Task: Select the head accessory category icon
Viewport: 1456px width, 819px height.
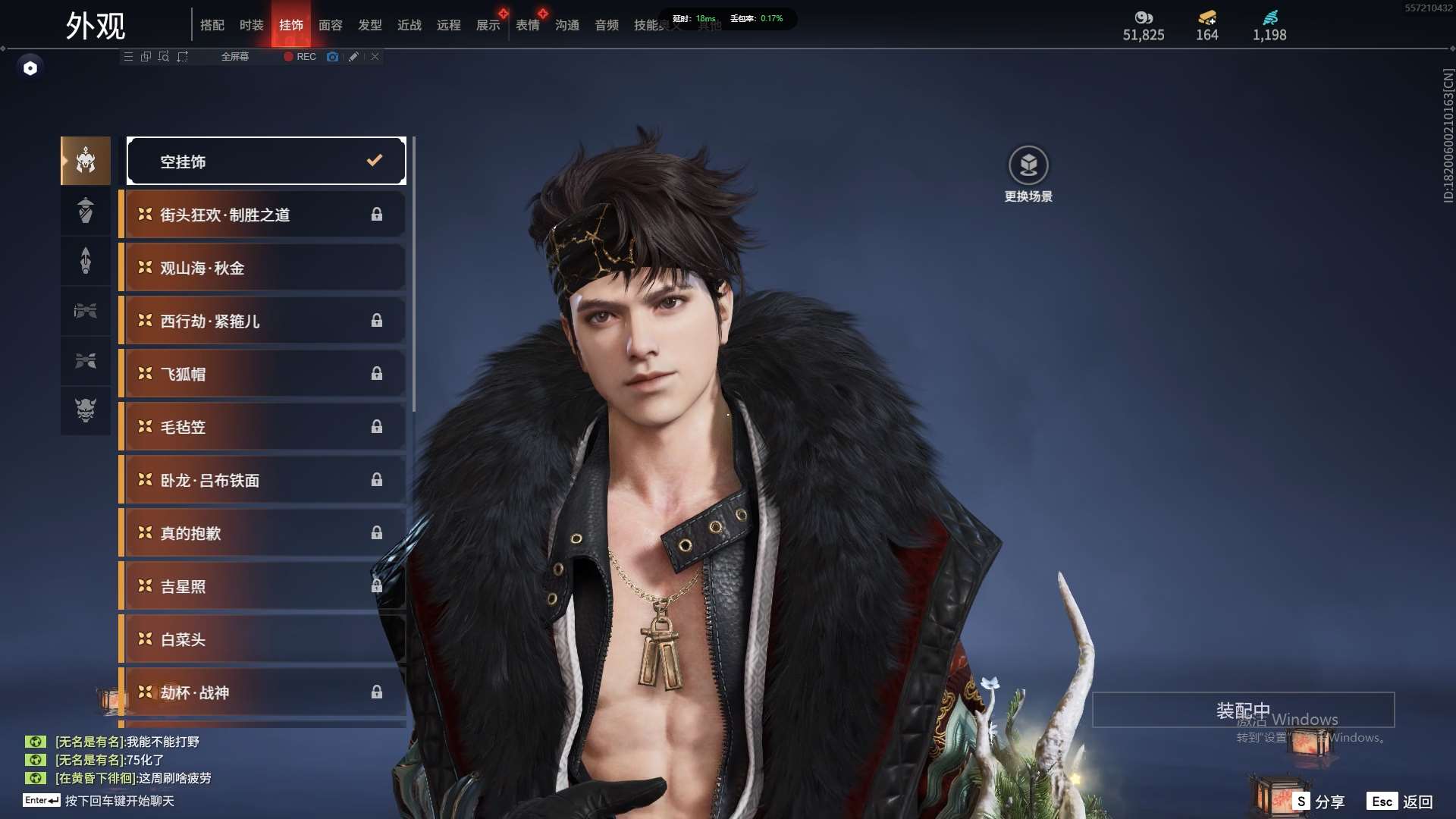Action: click(x=86, y=160)
